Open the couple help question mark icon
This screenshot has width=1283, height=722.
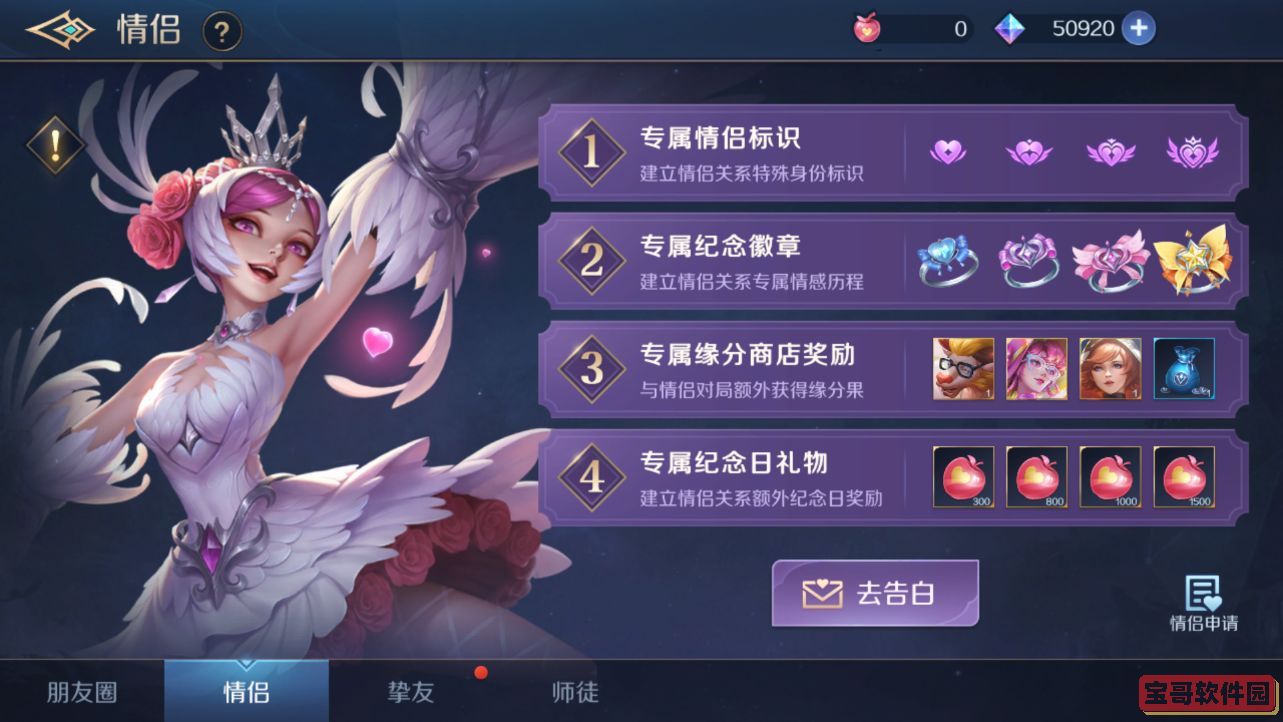coord(220,31)
